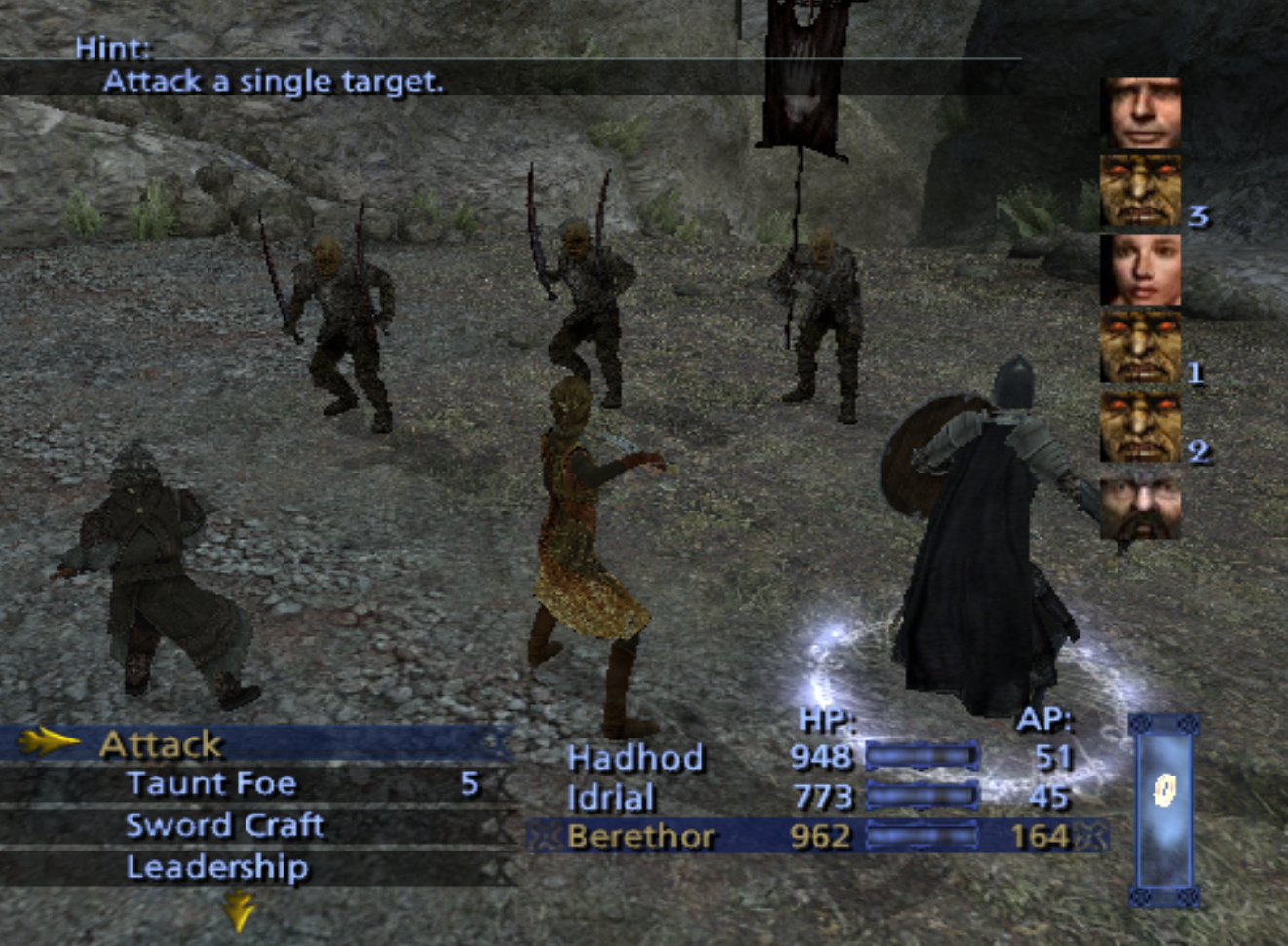Open the Sword Craft skill list
This screenshot has width=1288, height=946.
pos(225,825)
